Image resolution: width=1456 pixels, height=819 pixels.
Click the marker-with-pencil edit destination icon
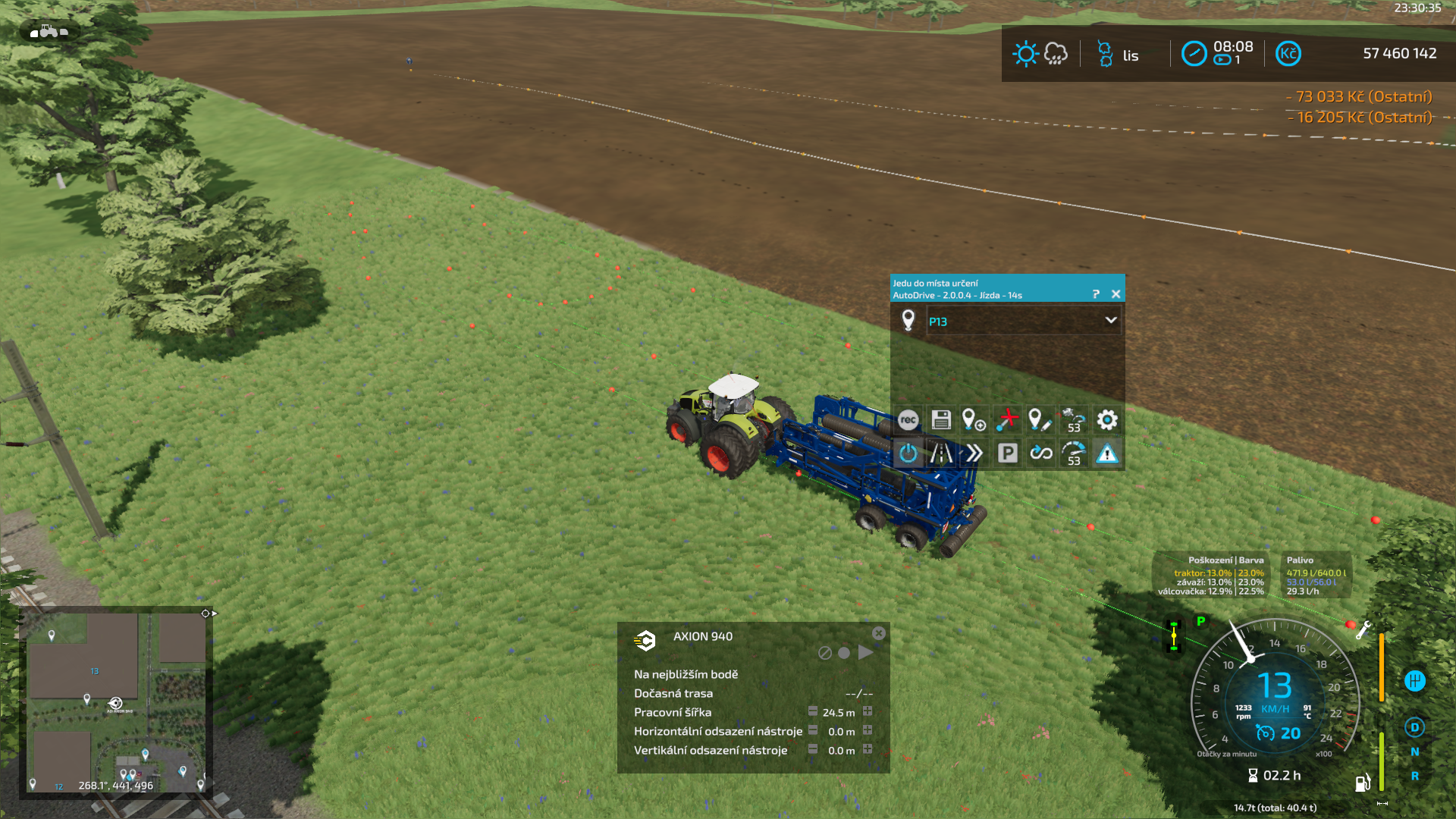[1039, 420]
